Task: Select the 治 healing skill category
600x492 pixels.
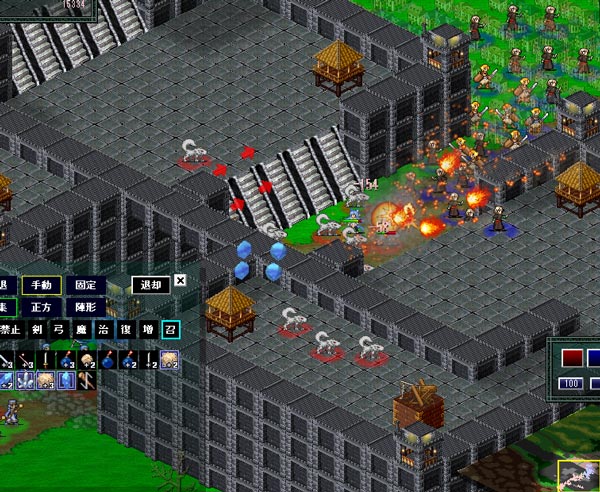Action: (x=103, y=331)
